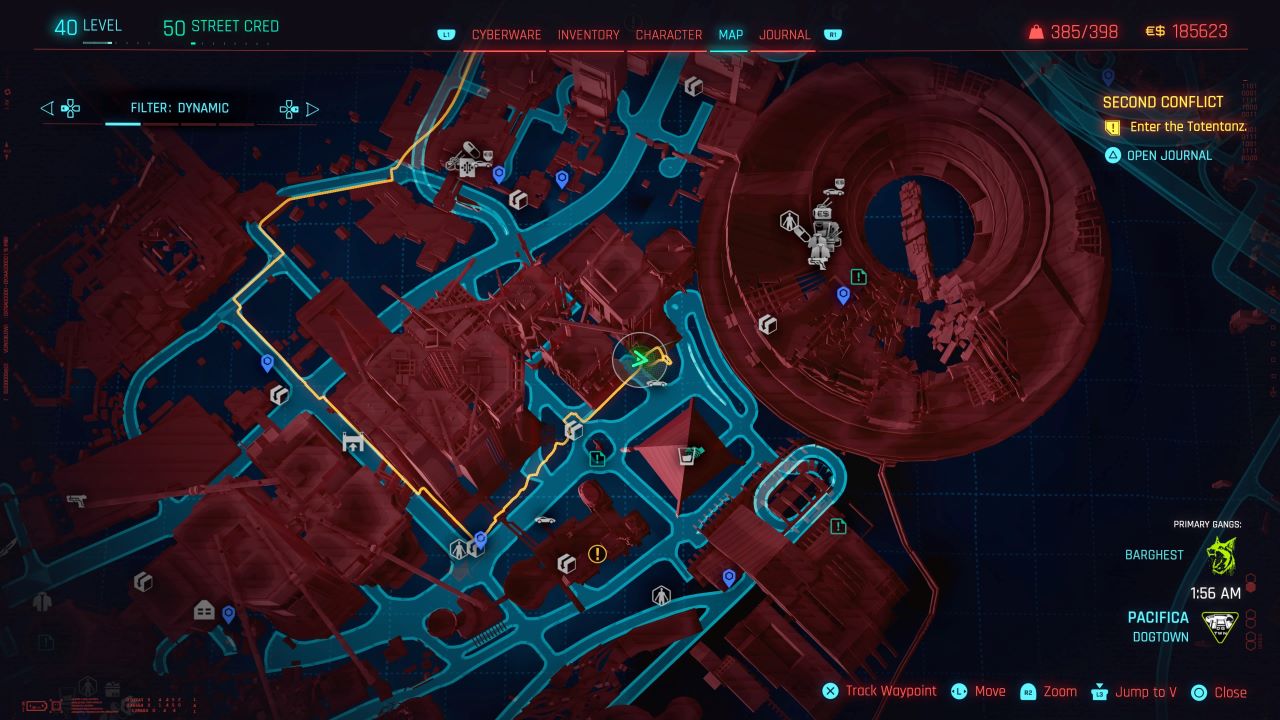The image size is (1280, 720).
Task: Open the JOURNAL tab
Action: coord(785,34)
